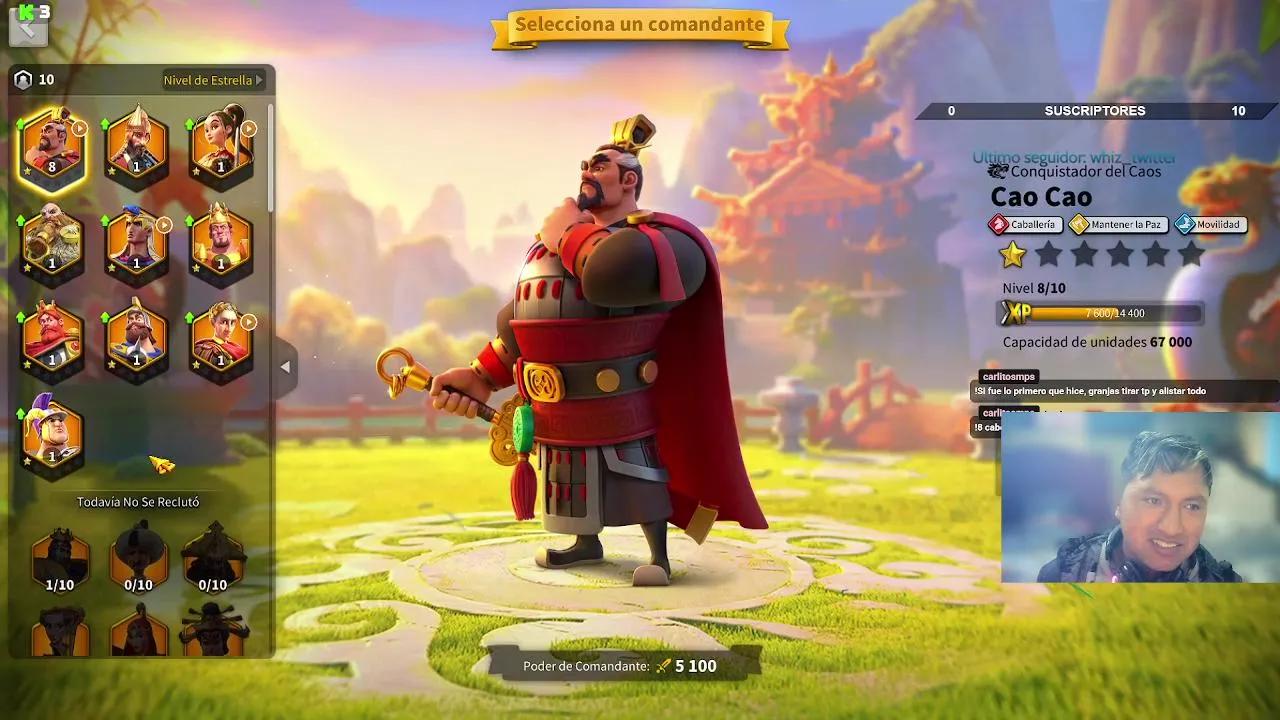The width and height of the screenshot is (1280, 720).
Task: Open the Nivel de Estrella sorting dropdown
Action: point(208,81)
